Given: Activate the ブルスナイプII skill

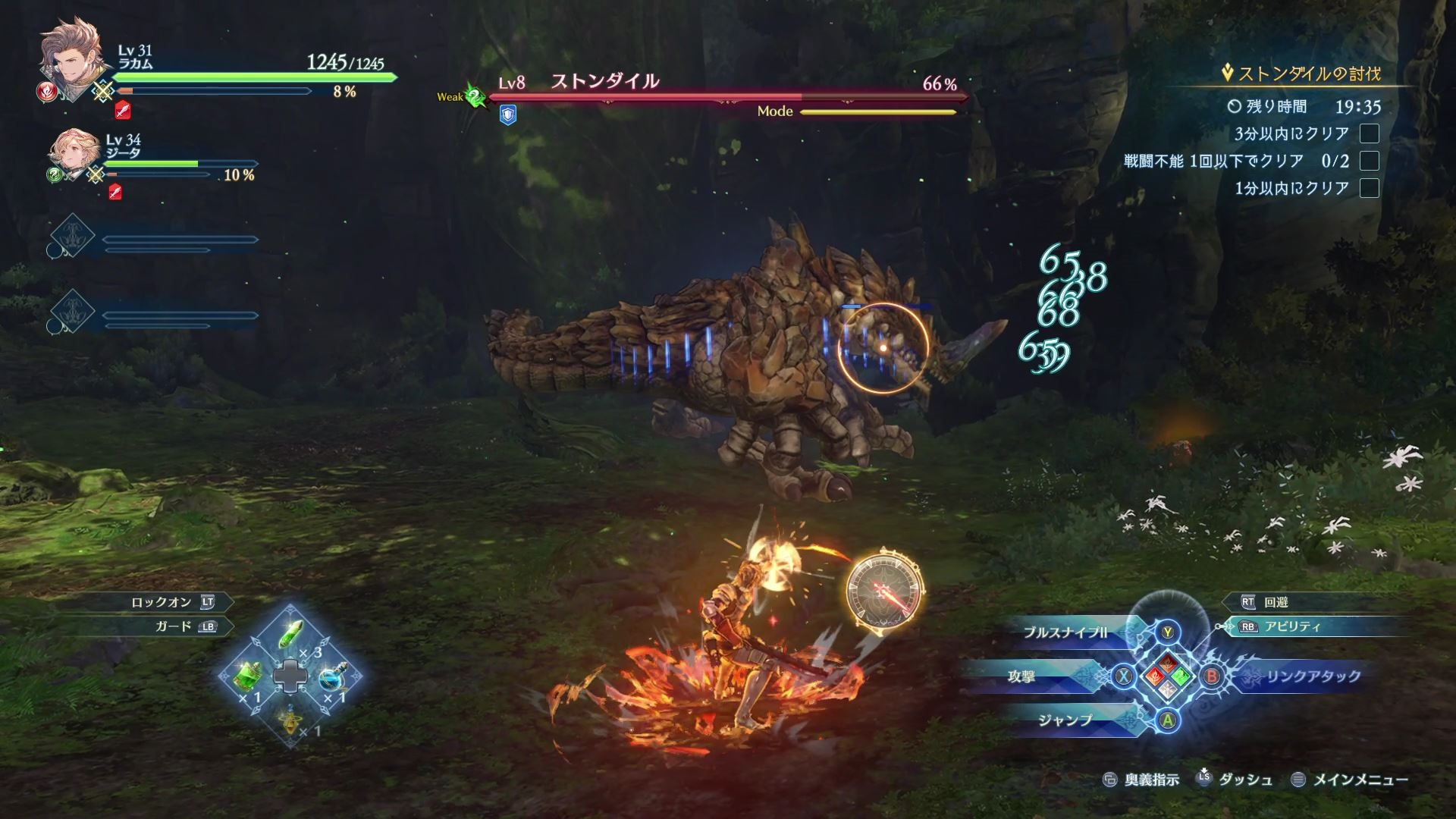Looking at the screenshot, I should (1065, 632).
